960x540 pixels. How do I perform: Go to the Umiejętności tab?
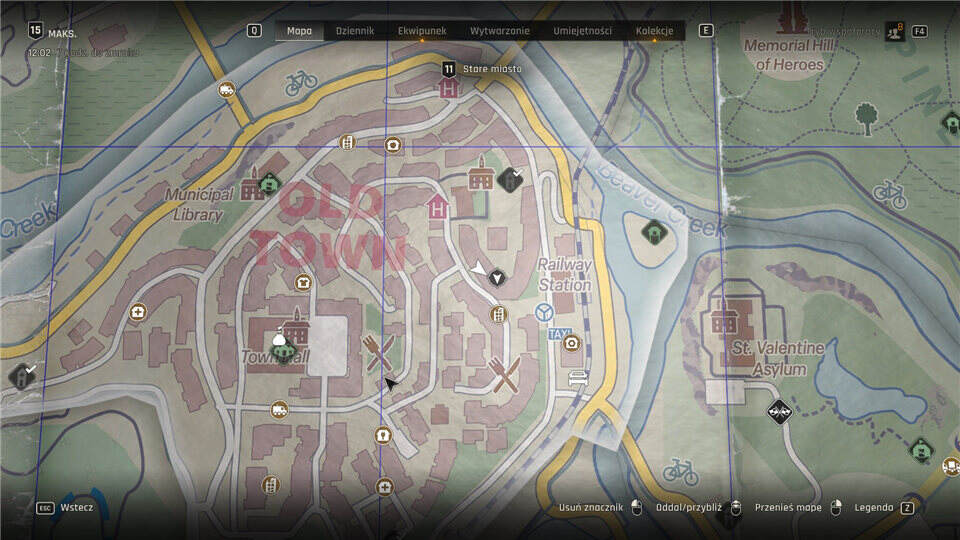click(x=582, y=31)
